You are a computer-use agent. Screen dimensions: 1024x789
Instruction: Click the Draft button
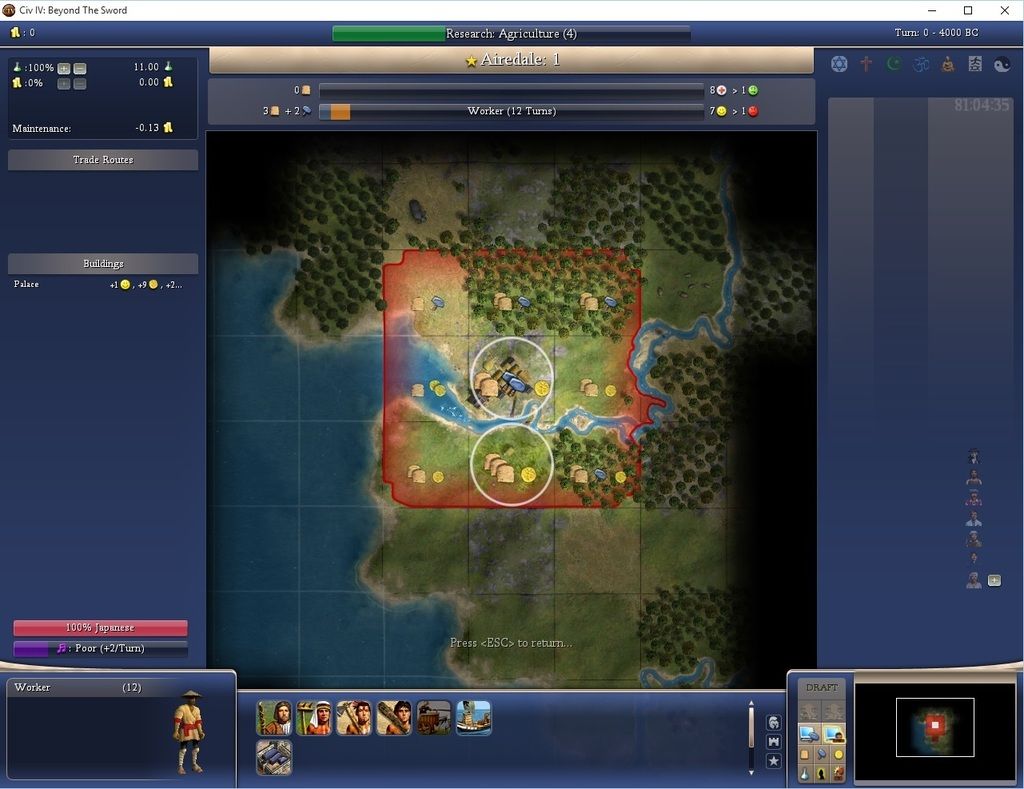pos(821,688)
